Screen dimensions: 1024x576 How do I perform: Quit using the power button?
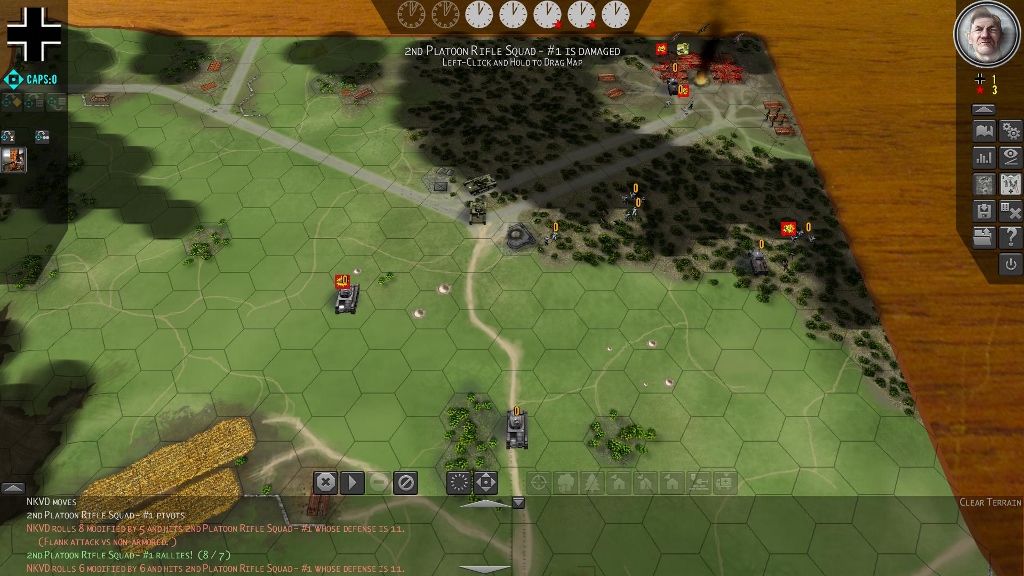click(1010, 264)
